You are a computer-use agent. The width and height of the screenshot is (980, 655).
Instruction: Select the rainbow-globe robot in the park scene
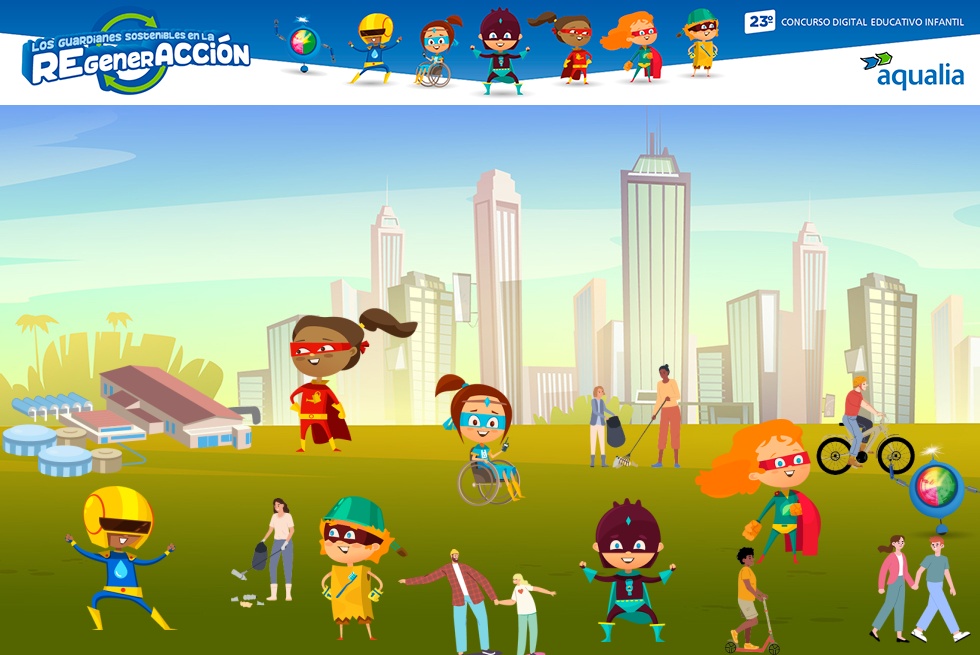pyautogui.click(x=936, y=492)
